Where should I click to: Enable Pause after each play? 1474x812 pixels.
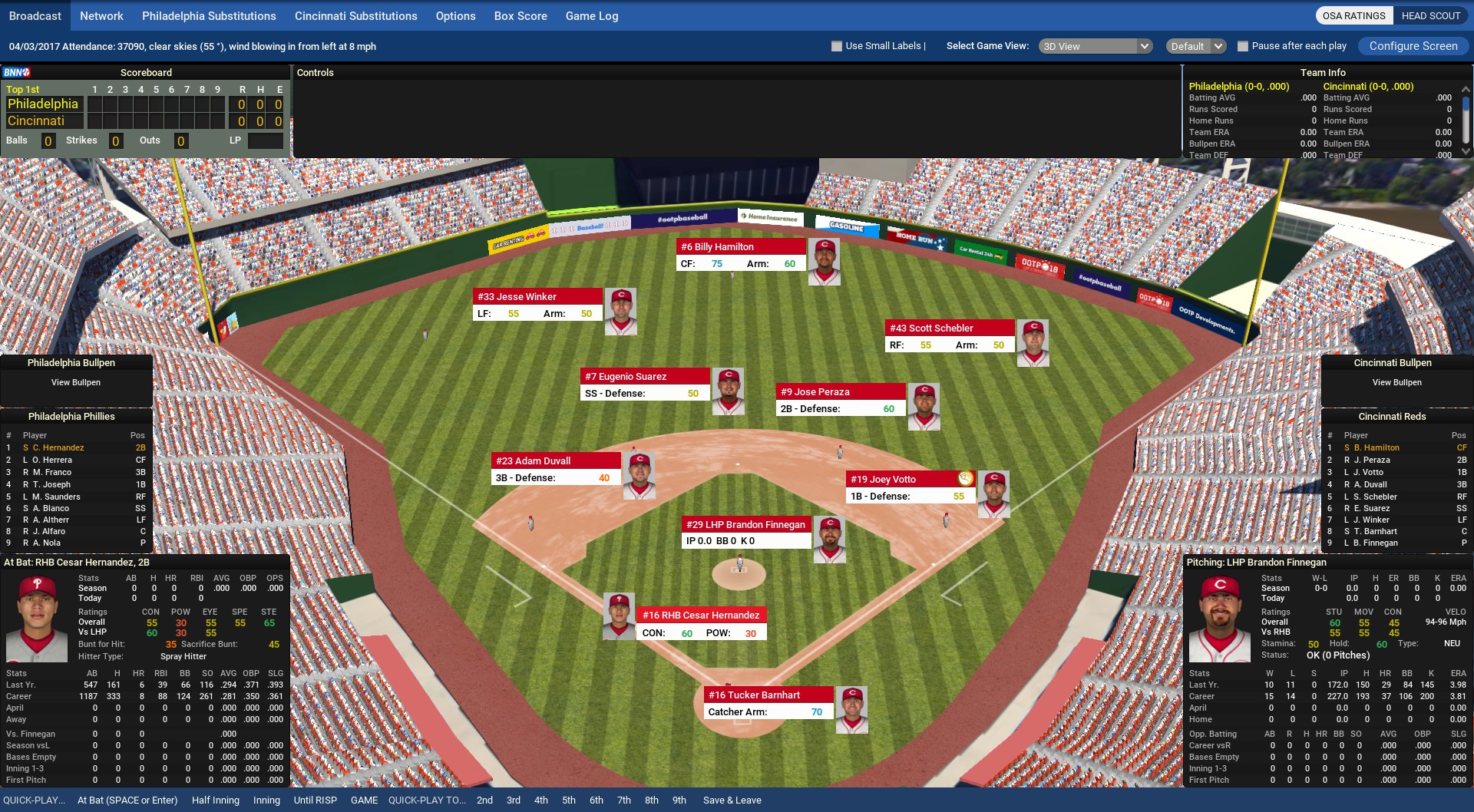(1243, 46)
